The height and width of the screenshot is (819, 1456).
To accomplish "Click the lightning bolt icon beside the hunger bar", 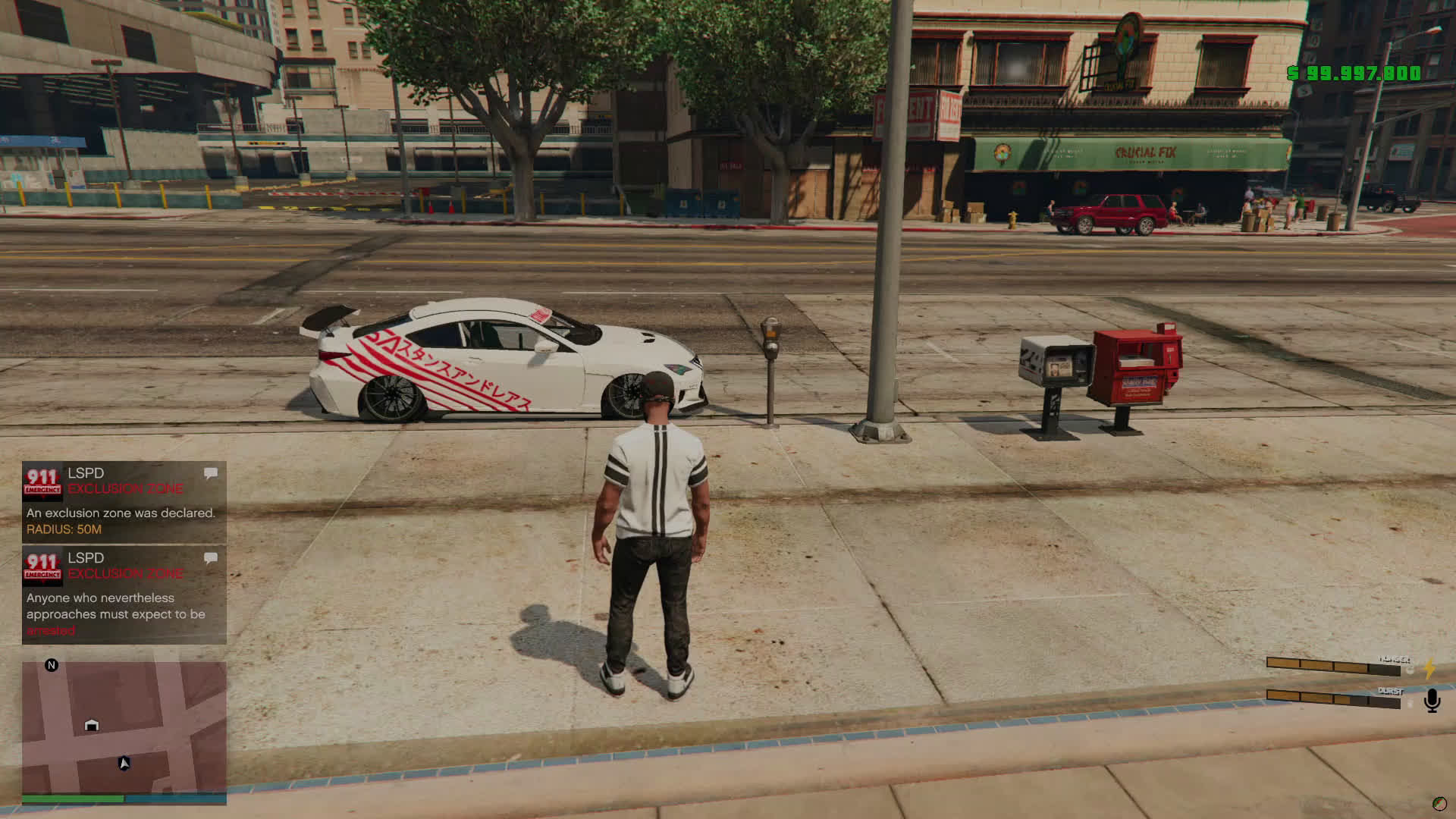I will coord(1429,668).
